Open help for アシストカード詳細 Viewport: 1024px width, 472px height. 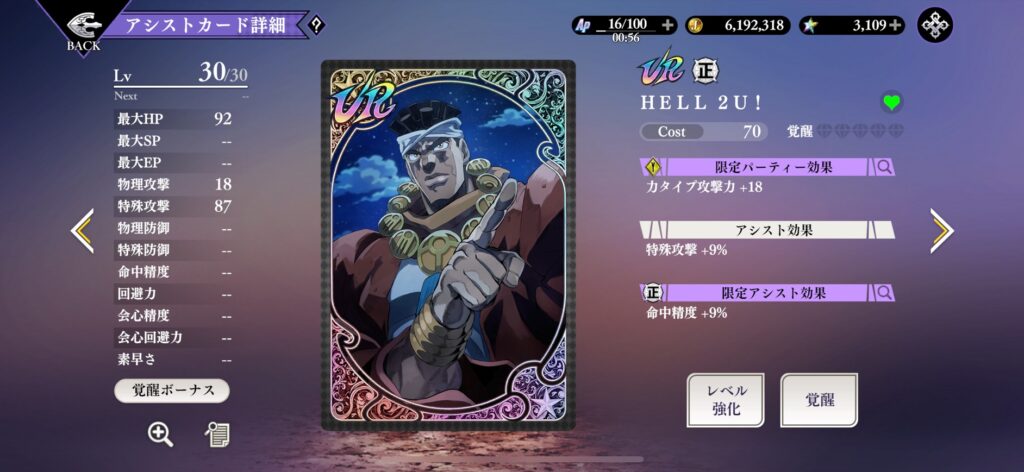pyautogui.click(x=316, y=25)
